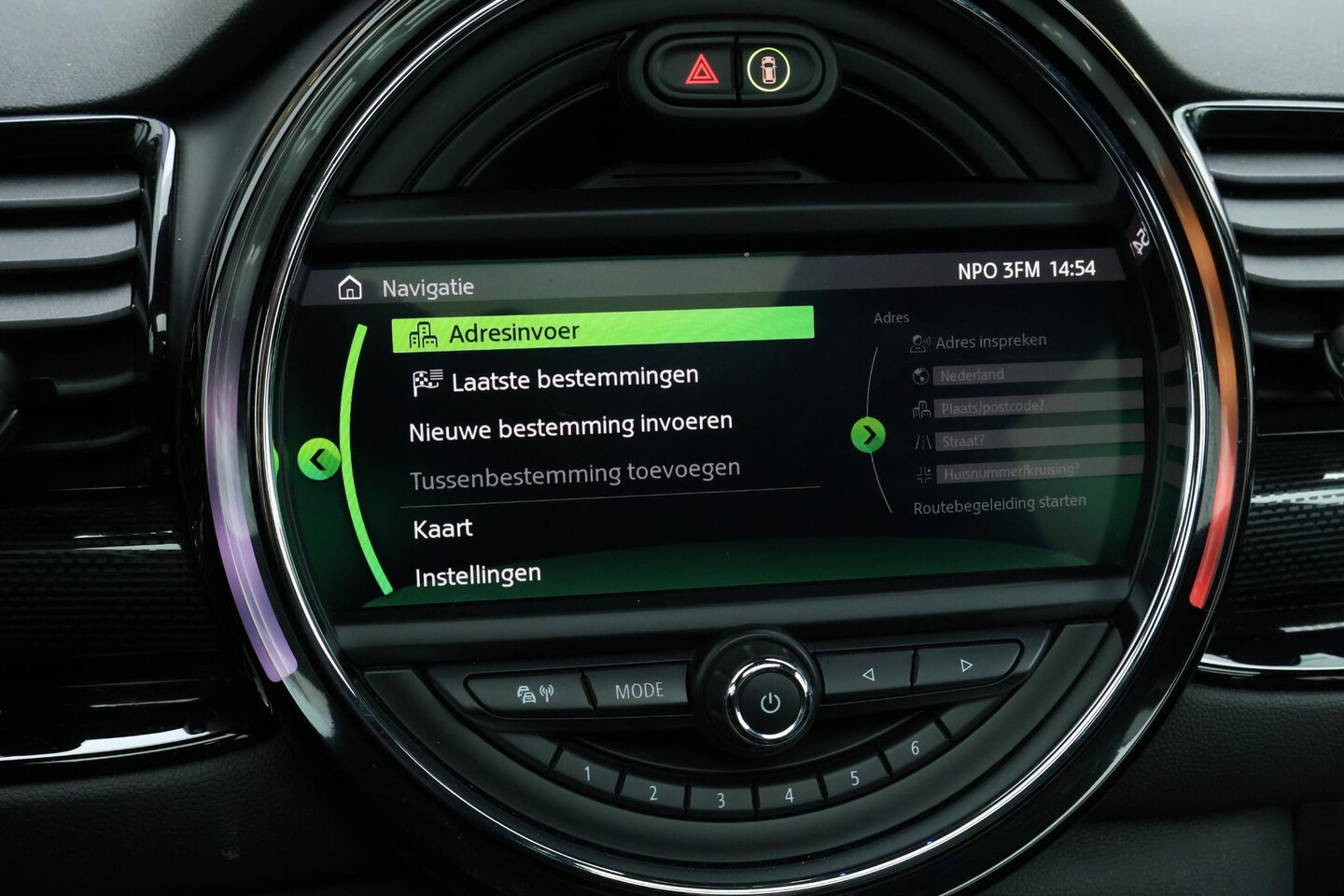This screenshot has width=1344, height=896.
Task: Open navigation Instellingen
Action: click(x=477, y=575)
